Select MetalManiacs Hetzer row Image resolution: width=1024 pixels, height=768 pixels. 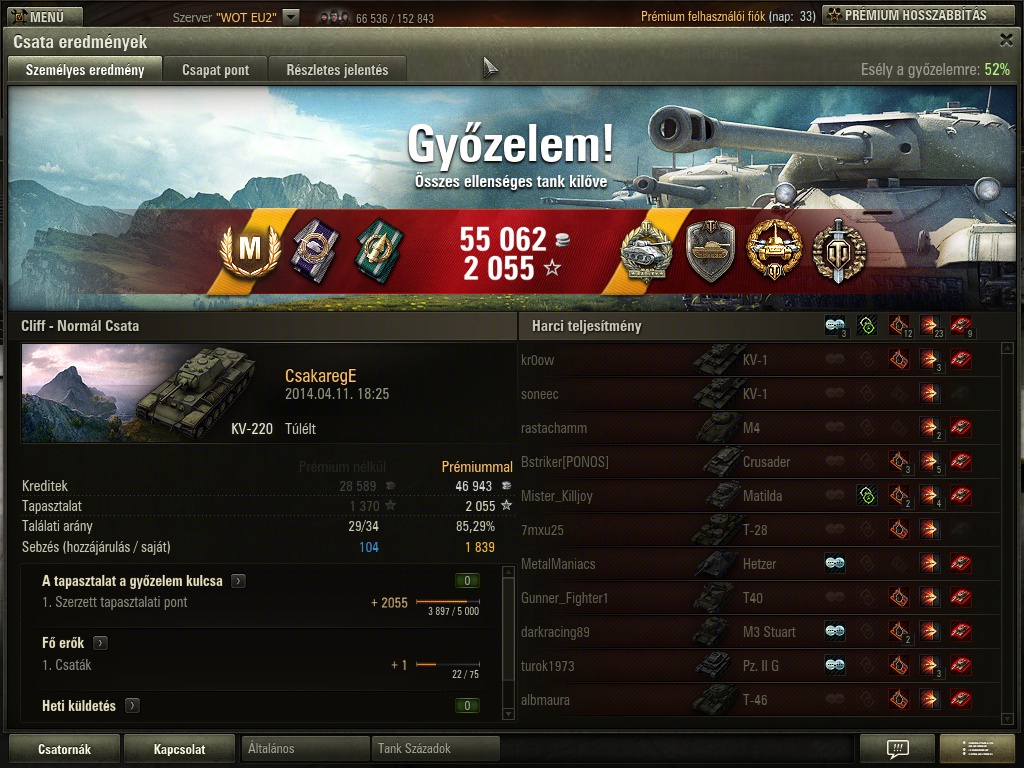point(558,564)
